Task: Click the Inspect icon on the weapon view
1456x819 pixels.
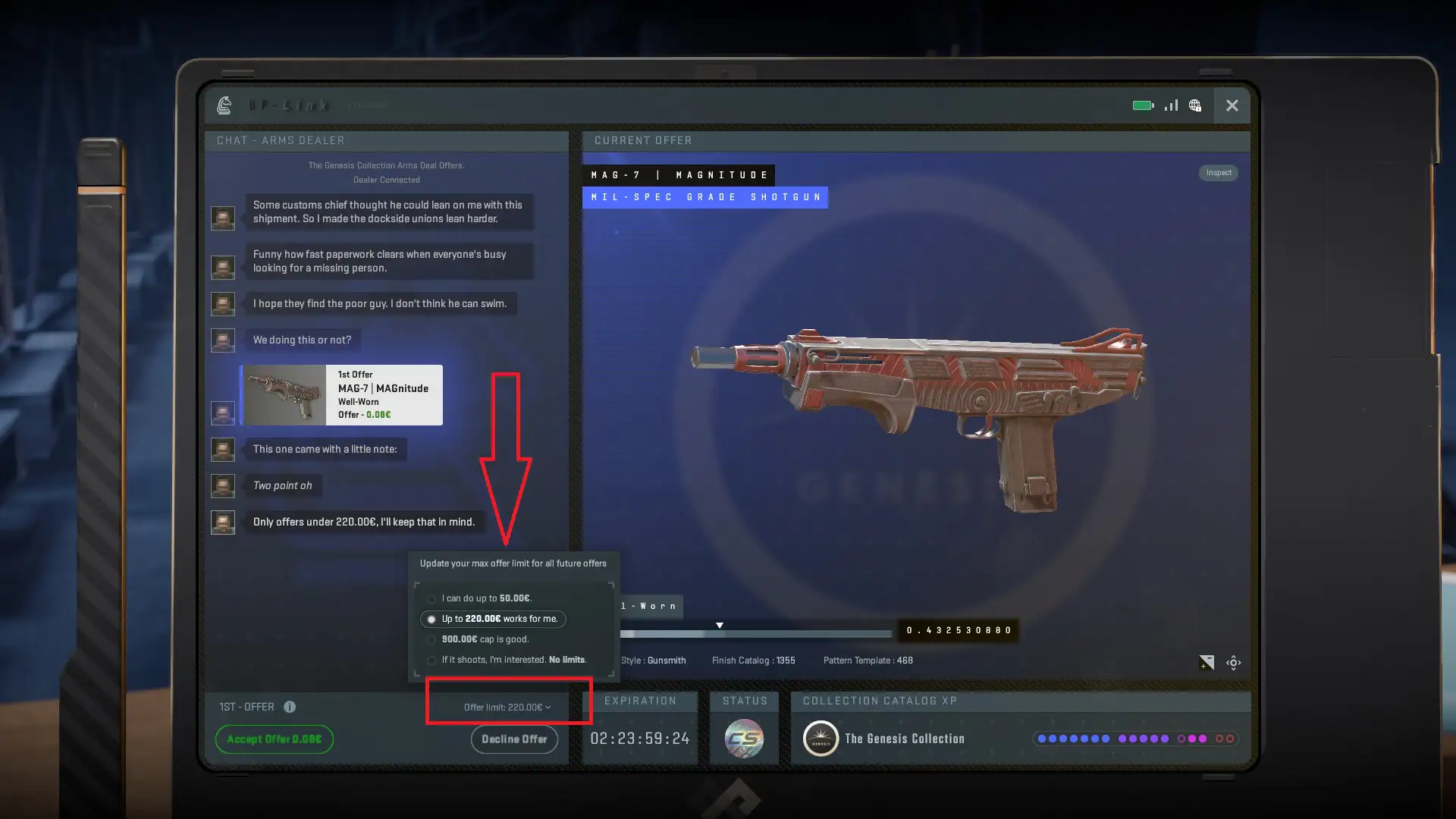Action: [1218, 173]
